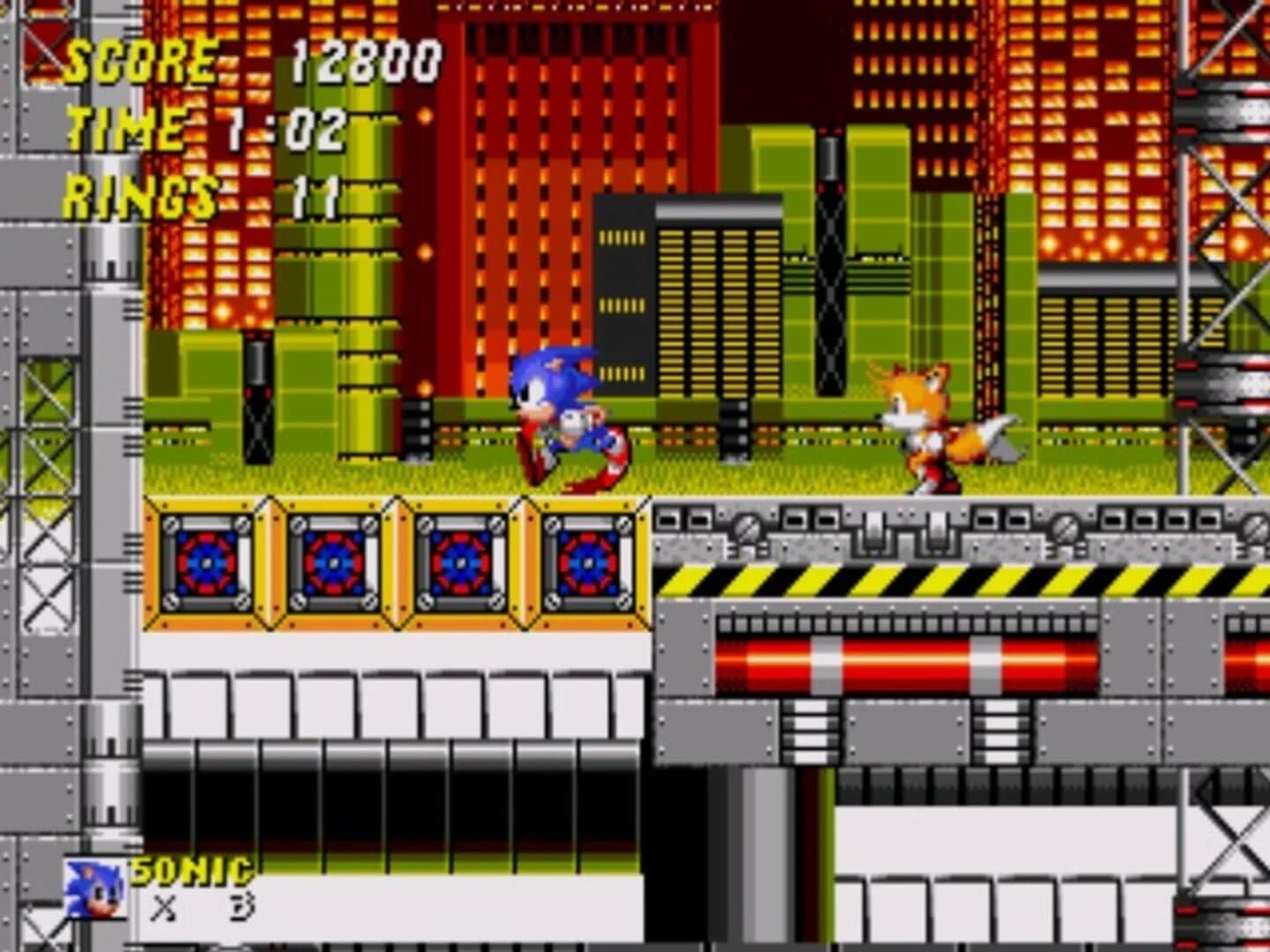
Task: Click the running Sonic sprite
Action: 564,414
